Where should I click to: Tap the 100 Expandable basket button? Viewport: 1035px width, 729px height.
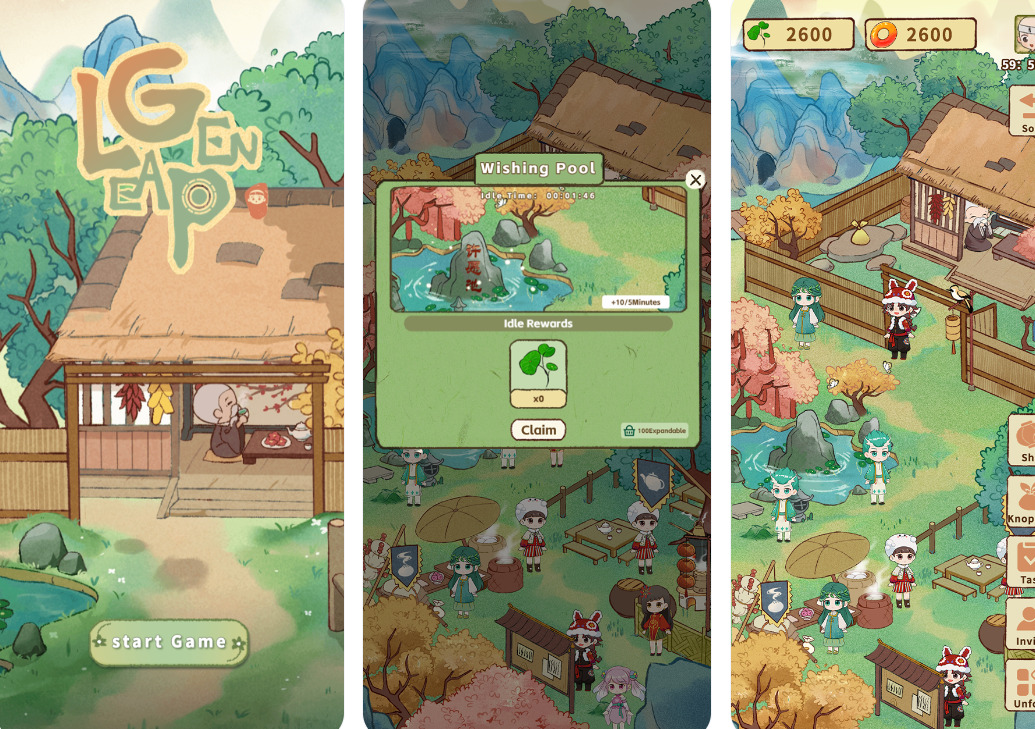pos(655,430)
